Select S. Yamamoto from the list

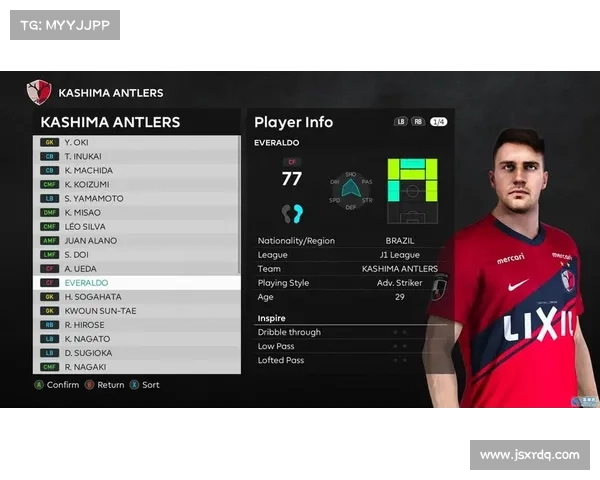[x=135, y=198]
